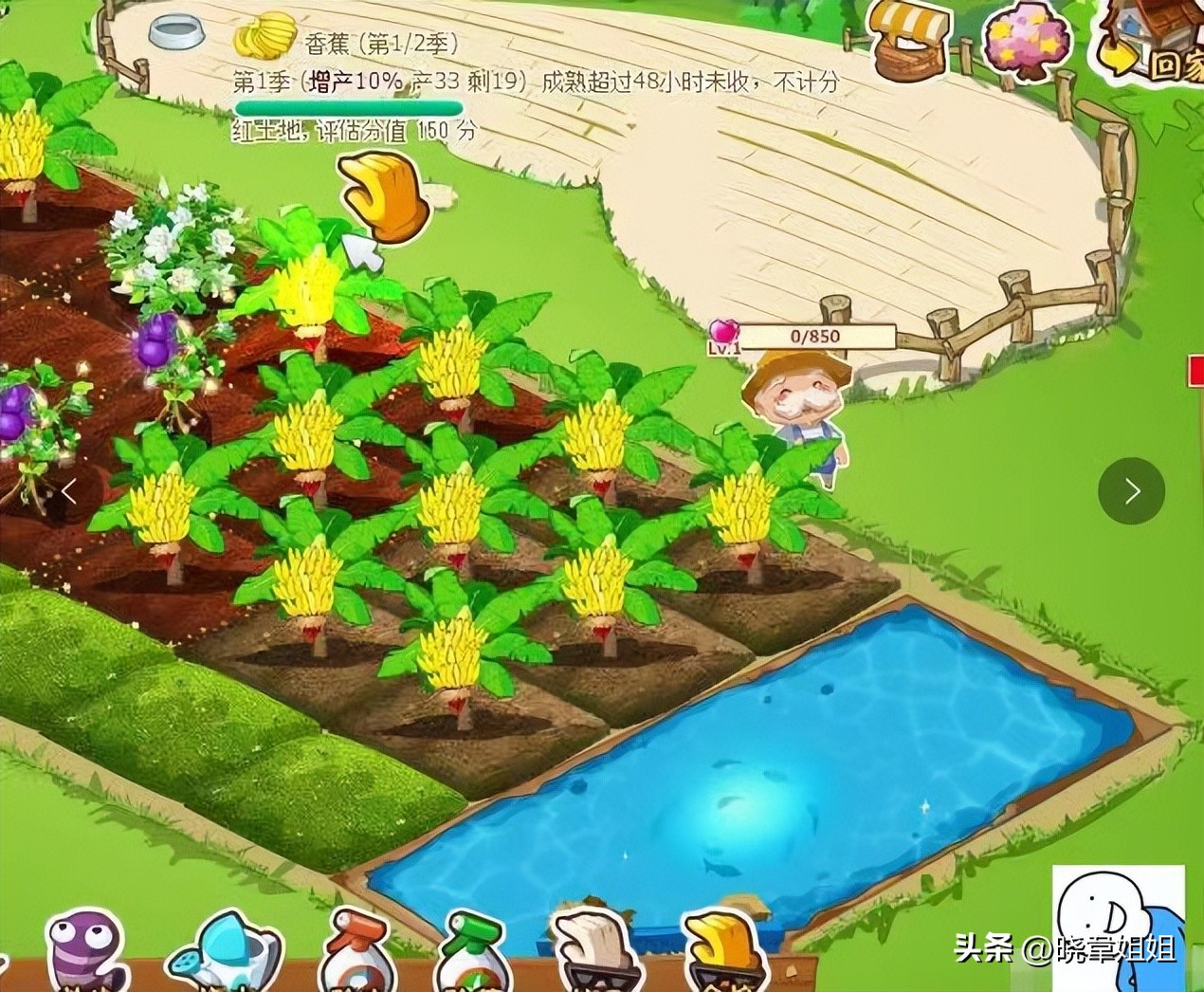Click the dog food bowl icon
Image resolution: width=1204 pixels, height=992 pixels.
(178, 33)
